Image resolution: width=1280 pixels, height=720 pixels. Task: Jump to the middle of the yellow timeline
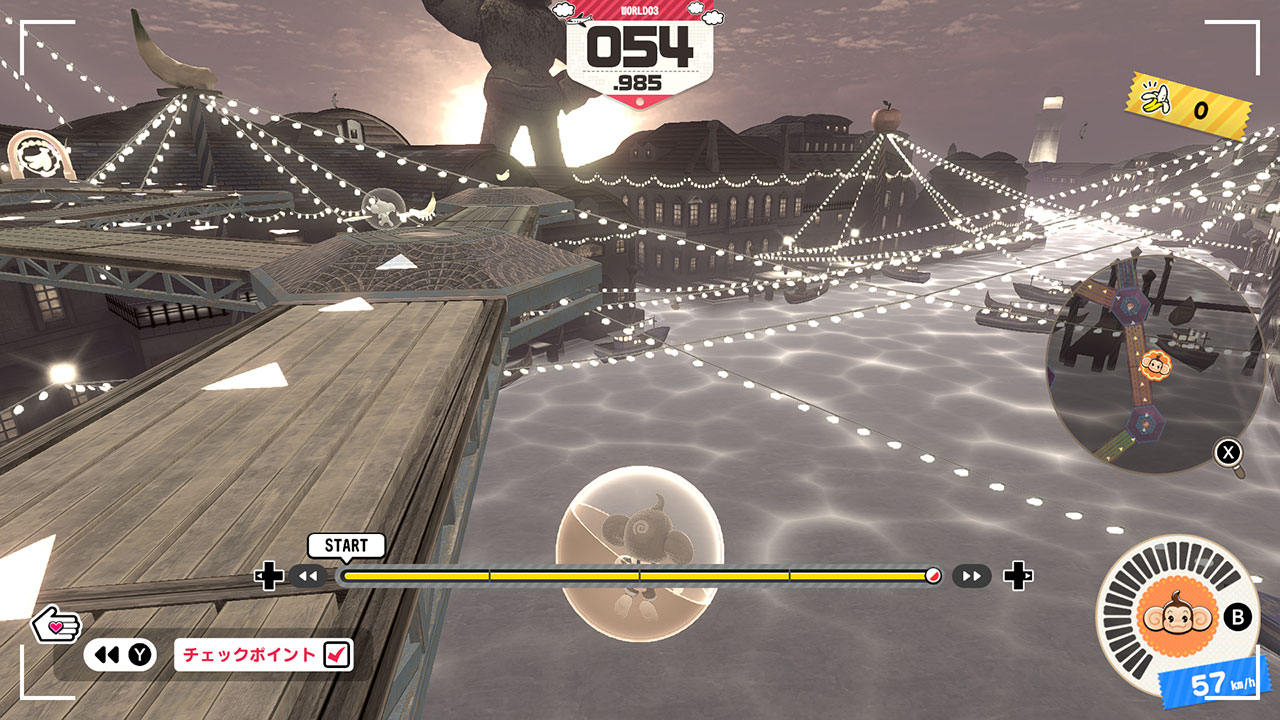(x=639, y=576)
